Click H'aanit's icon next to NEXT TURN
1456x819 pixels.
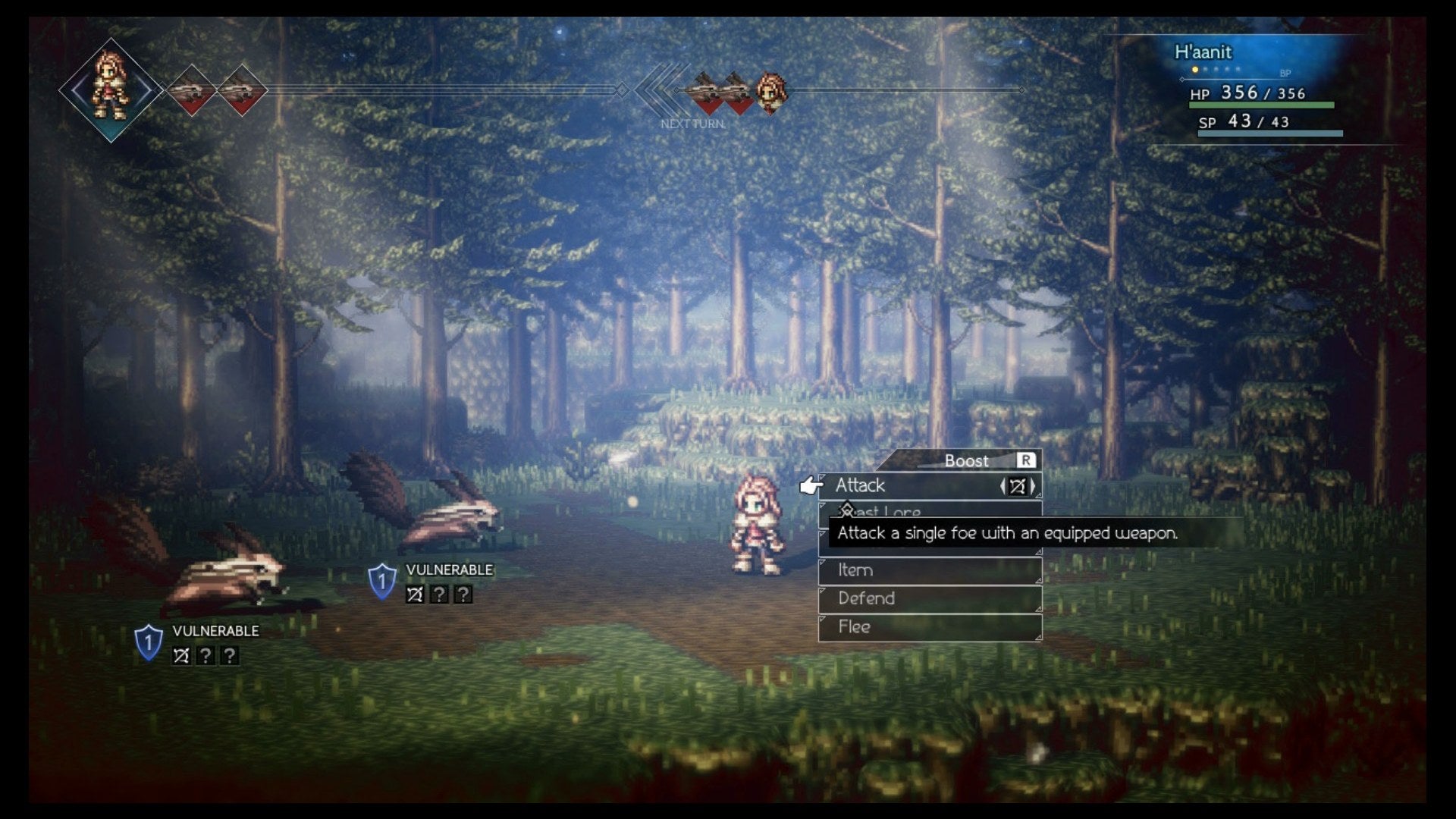(x=770, y=91)
